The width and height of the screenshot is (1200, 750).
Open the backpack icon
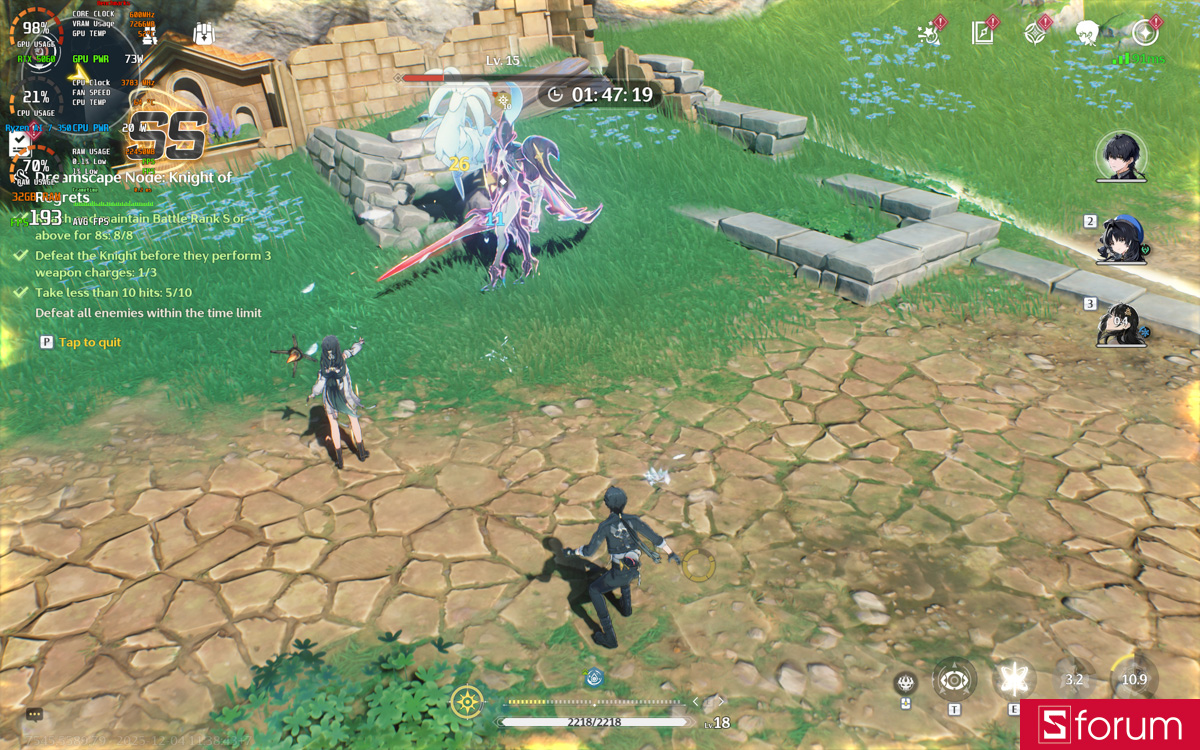point(204,33)
